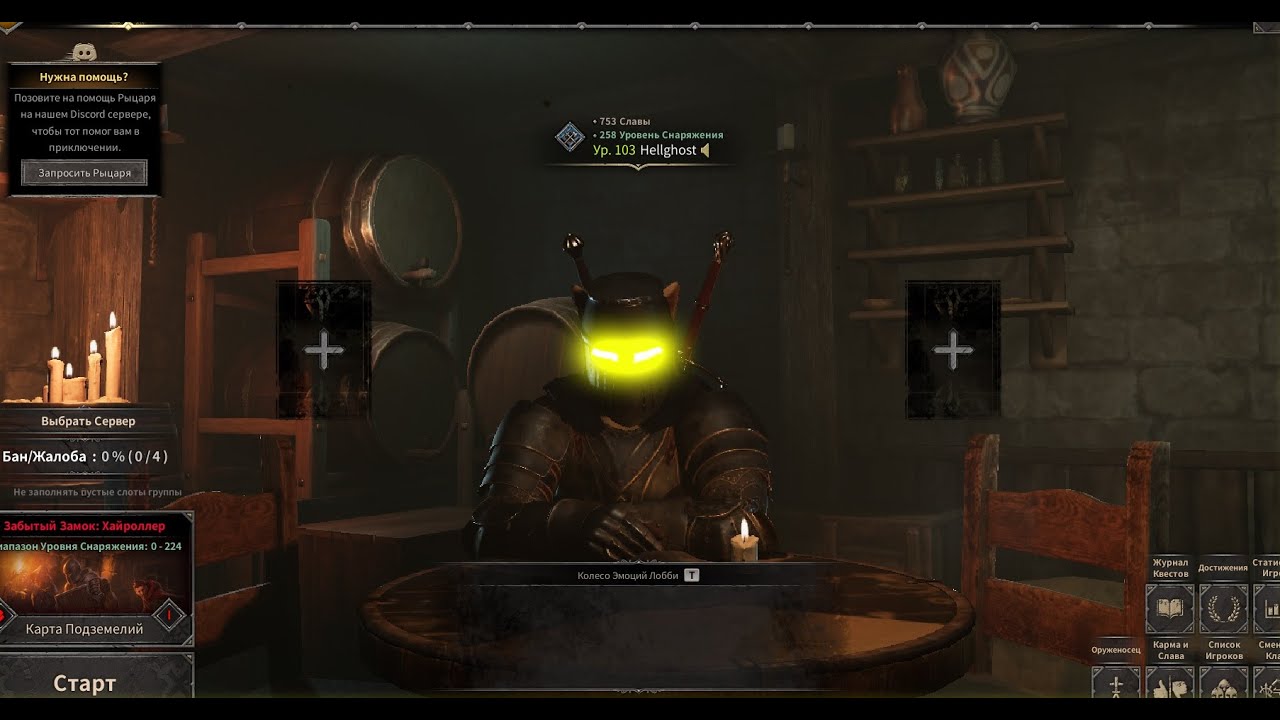Open Карма и Слава thumbs-up icon

[1169, 688]
